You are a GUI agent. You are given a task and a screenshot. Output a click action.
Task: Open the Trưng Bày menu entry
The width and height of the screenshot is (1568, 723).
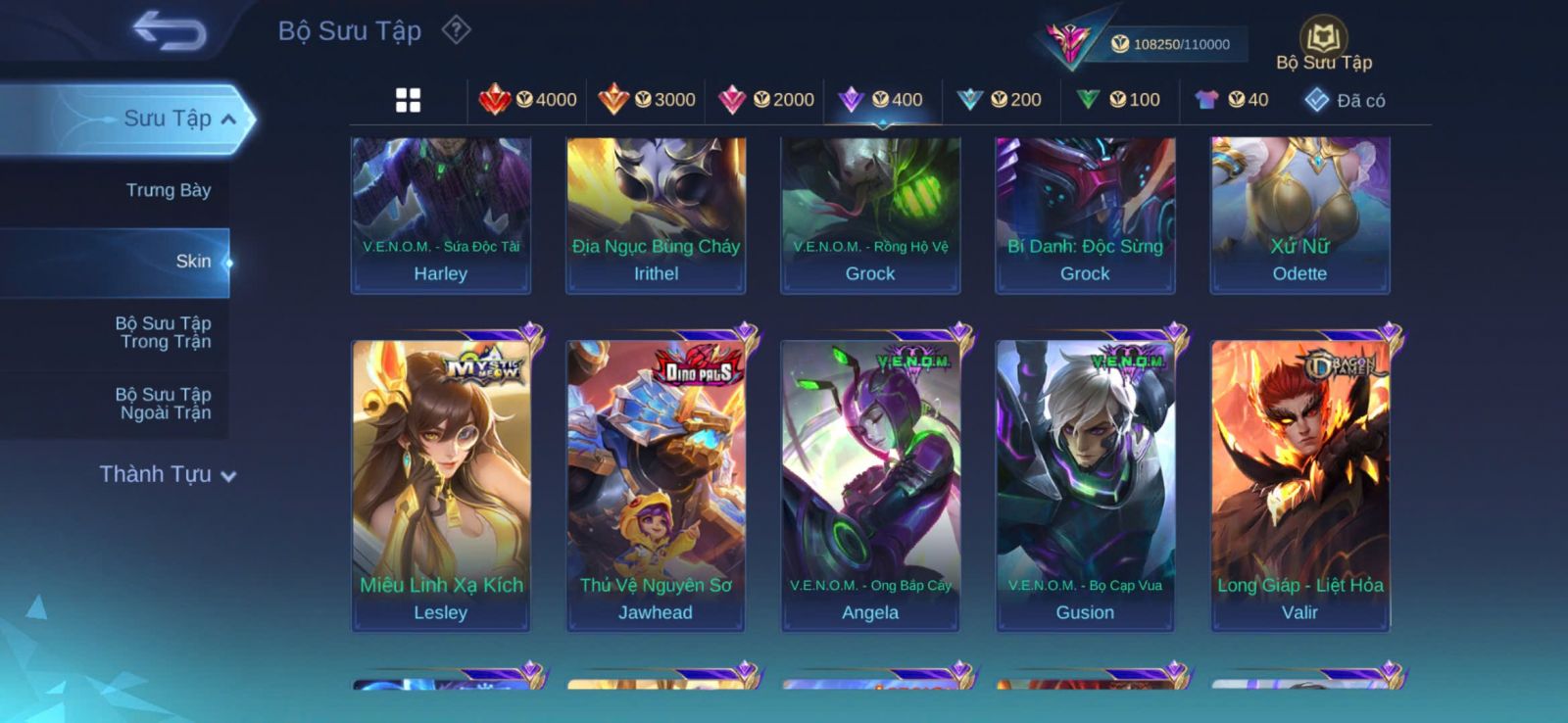[168, 190]
